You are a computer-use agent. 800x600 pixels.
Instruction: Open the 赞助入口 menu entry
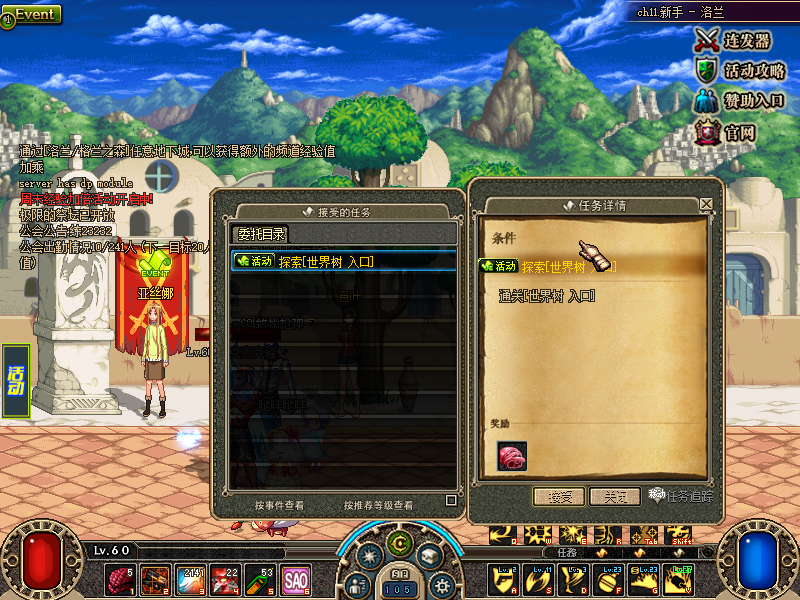(740, 101)
